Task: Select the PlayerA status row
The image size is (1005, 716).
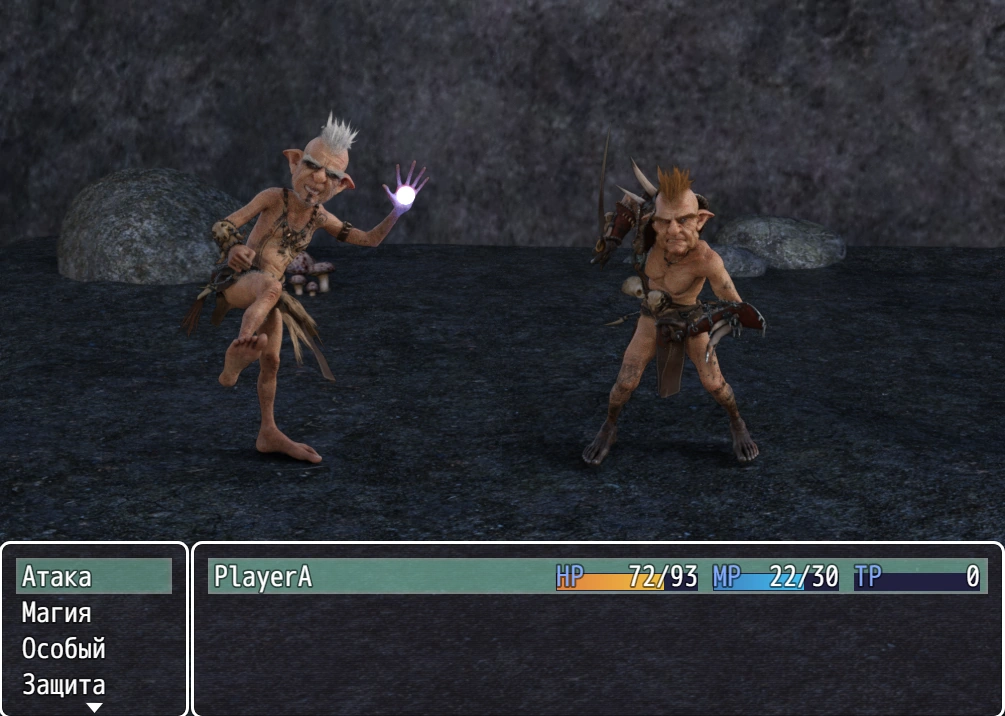Action: [597, 577]
